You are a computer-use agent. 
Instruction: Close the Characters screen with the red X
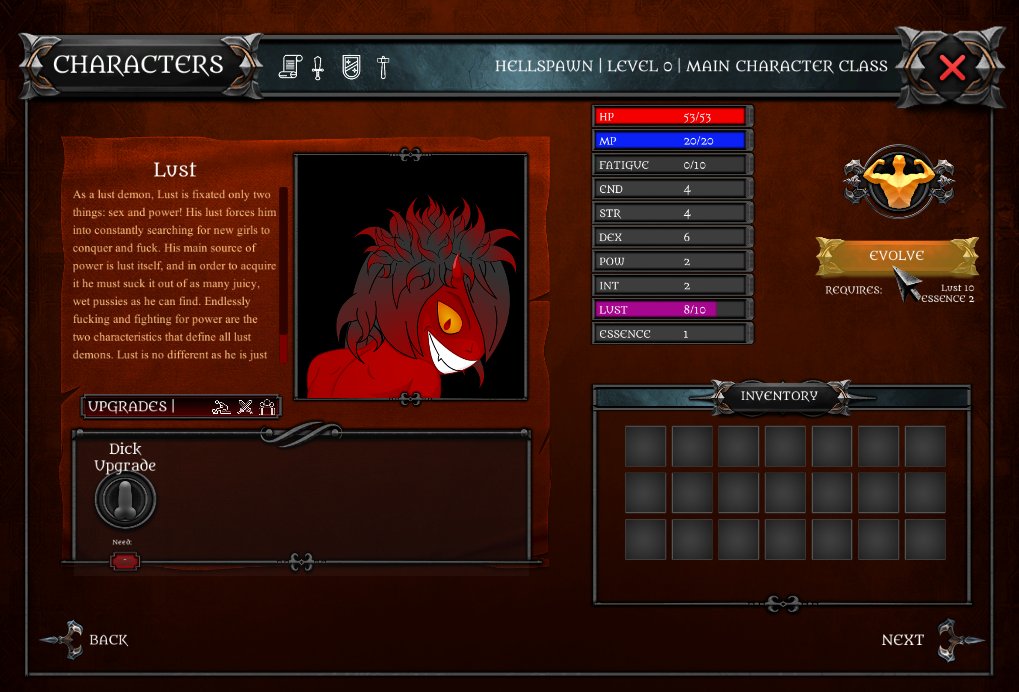[952, 68]
